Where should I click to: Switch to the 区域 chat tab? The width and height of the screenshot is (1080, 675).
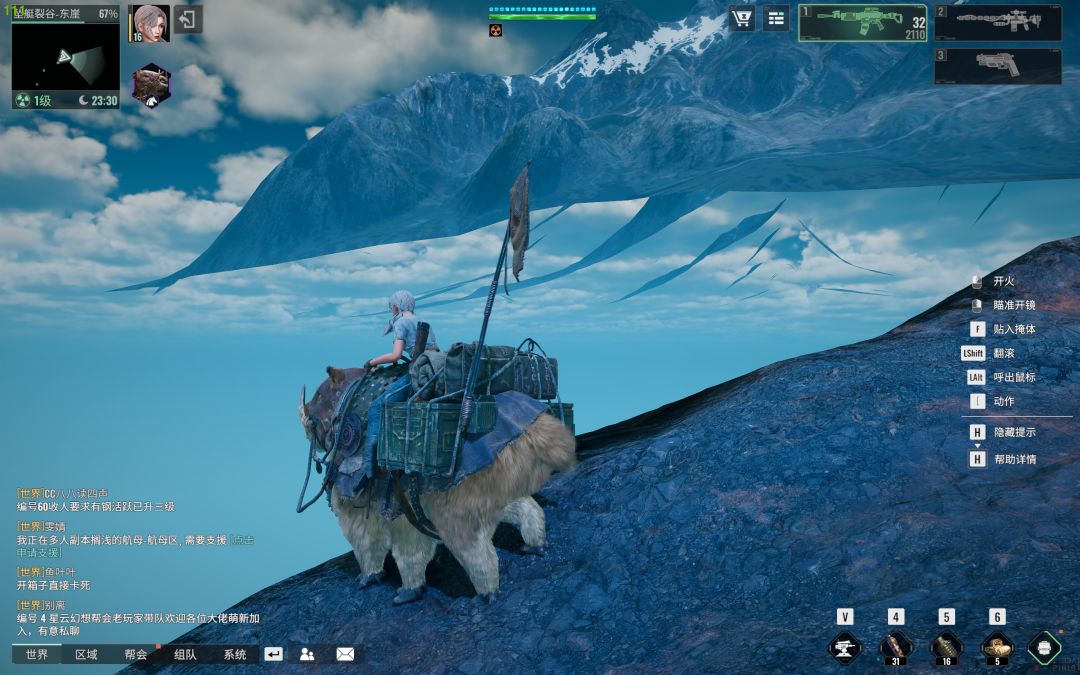[86, 655]
